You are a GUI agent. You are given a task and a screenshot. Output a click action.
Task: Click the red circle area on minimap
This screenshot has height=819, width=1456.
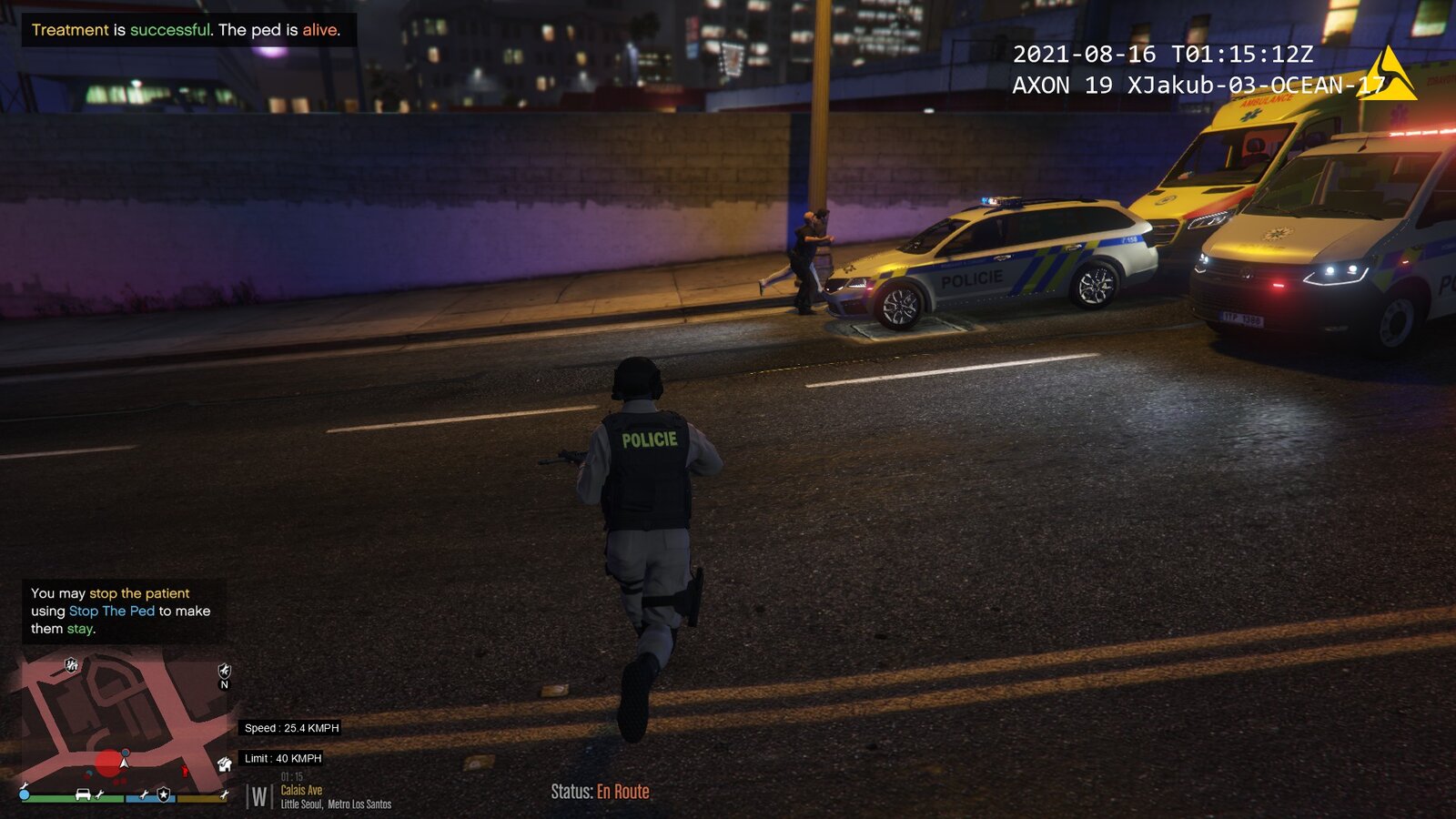click(108, 763)
